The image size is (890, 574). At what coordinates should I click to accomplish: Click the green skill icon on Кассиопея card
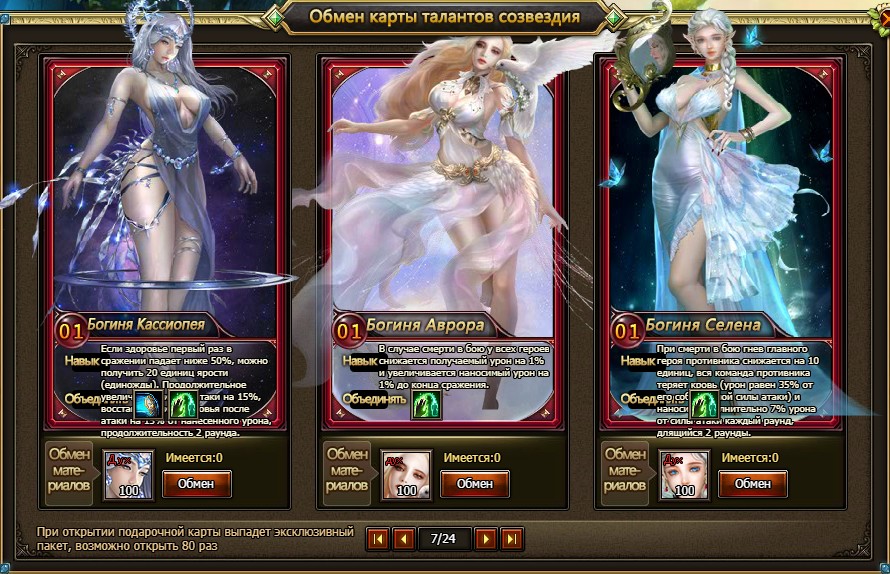point(184,404)
